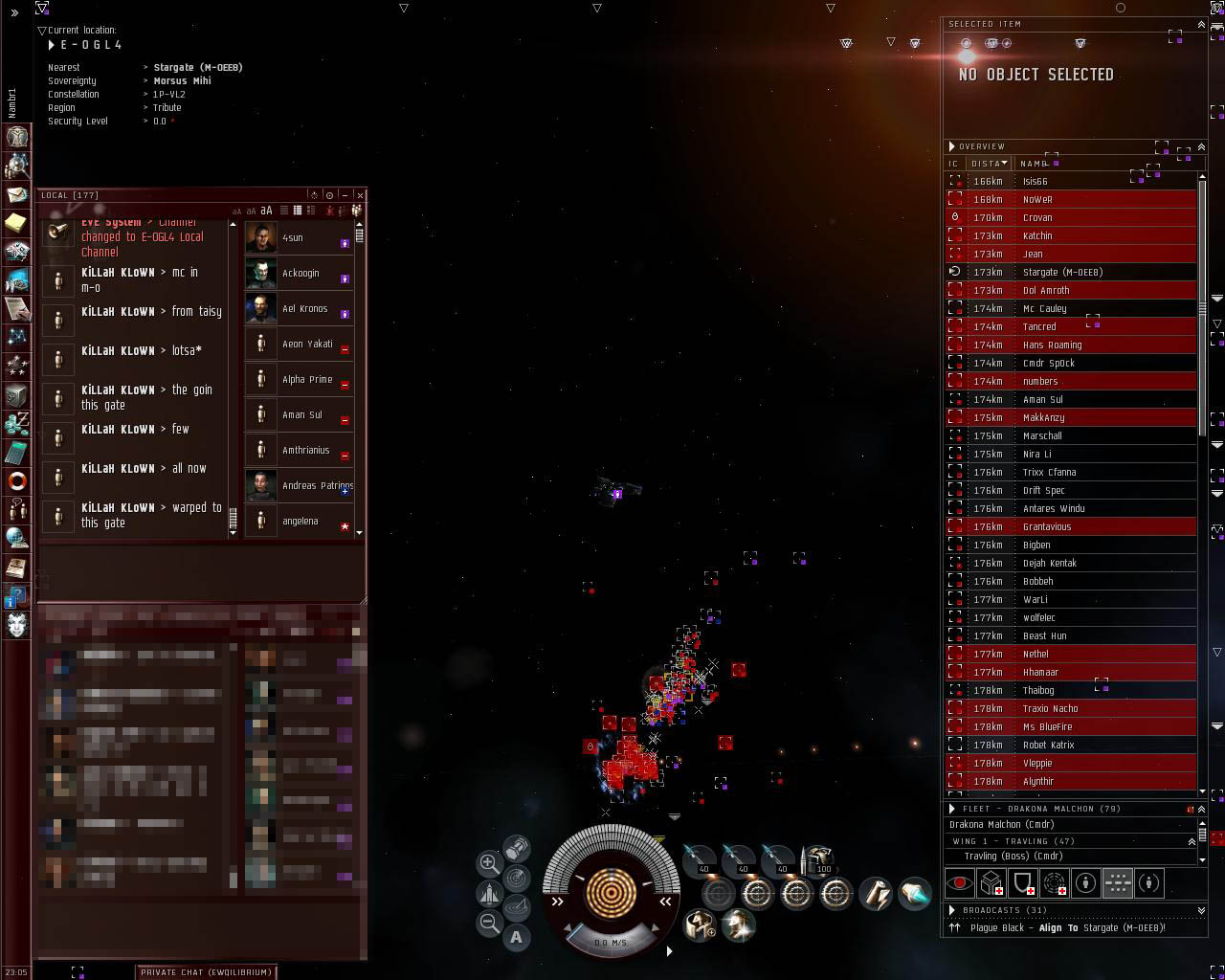Collapse the Wing 1 - Travling group
The width and height of the screenshot is (1225, 980).
click(x=1192, y=841)
